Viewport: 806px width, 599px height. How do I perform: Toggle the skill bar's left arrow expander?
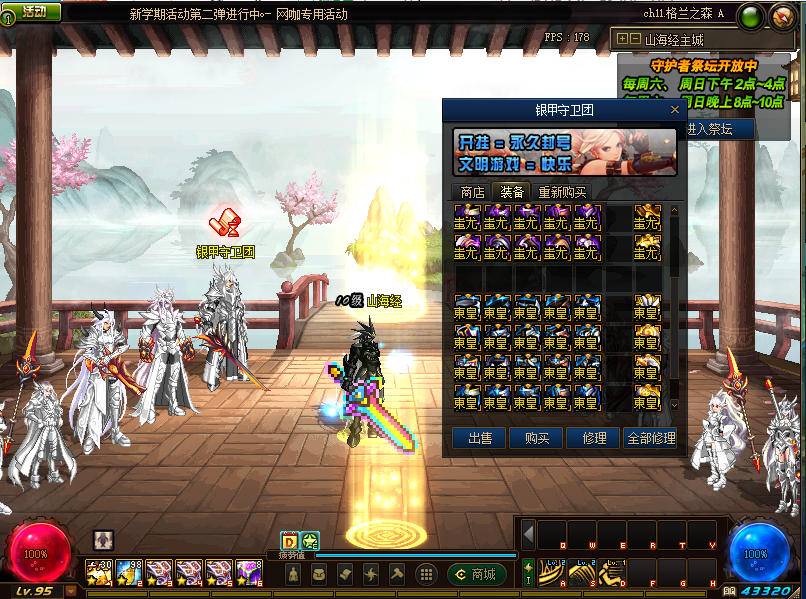[528, 534]
